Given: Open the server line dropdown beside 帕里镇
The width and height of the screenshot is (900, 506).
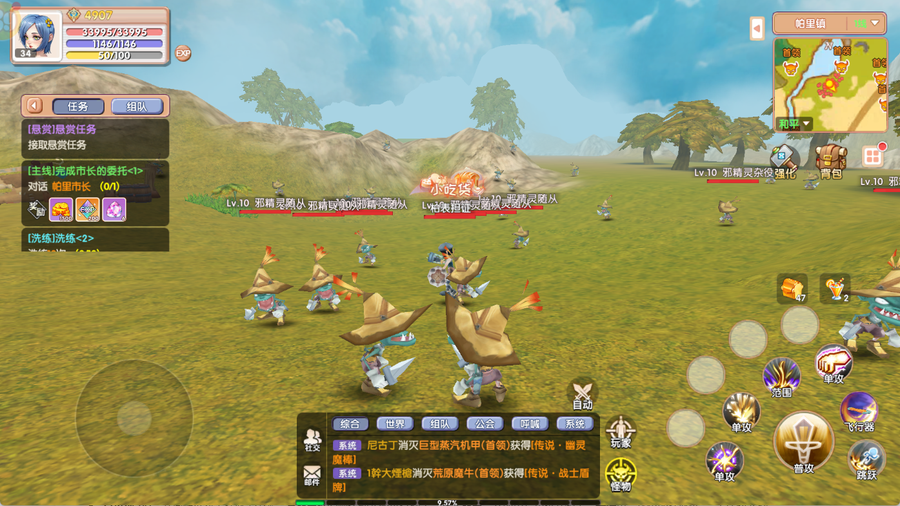Looking at the screenshot, I should [x=866, y=23].
